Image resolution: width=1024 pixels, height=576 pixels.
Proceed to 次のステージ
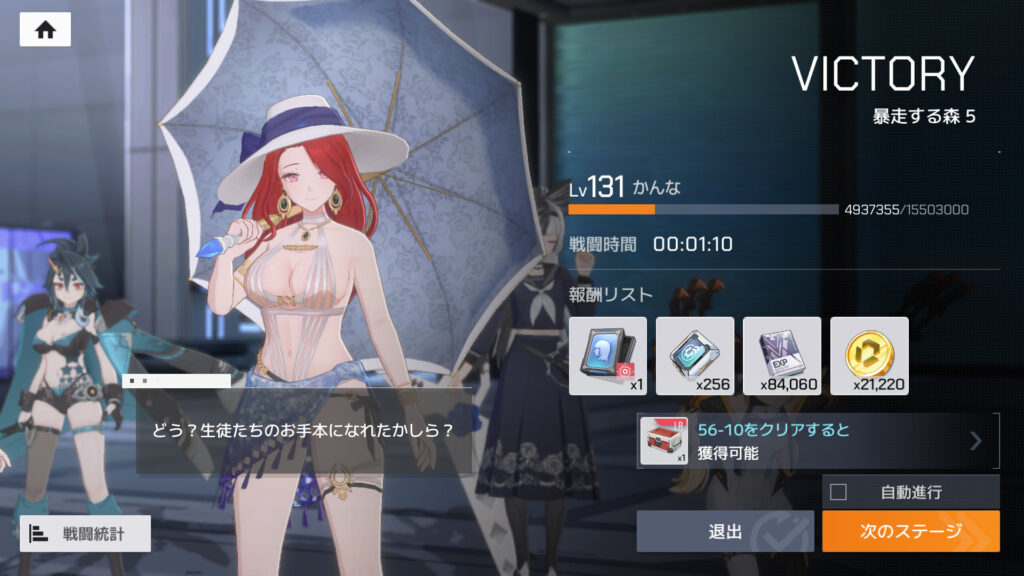click(910, 531)
